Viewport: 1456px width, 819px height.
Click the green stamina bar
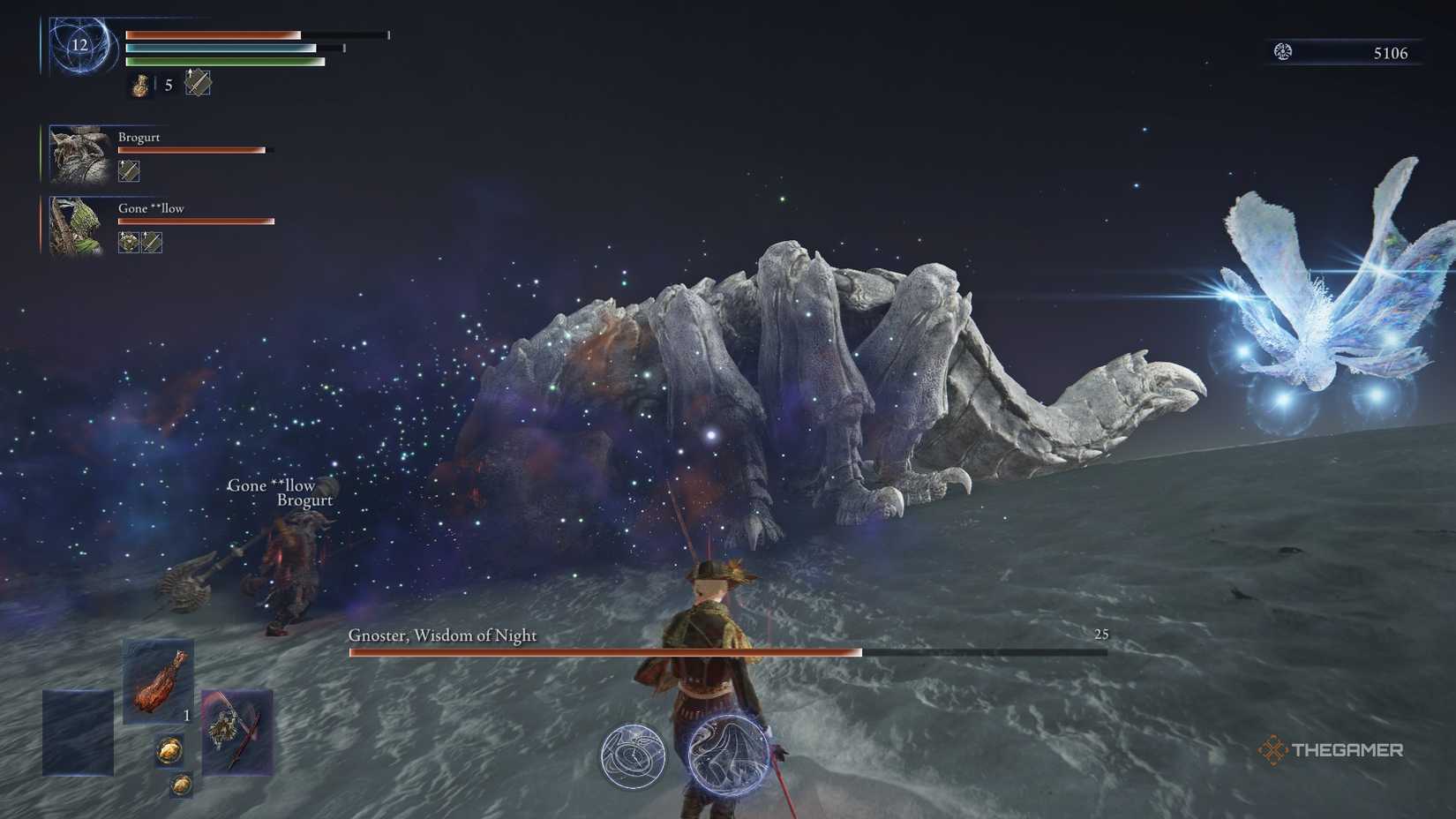click(x=225, y=64)
